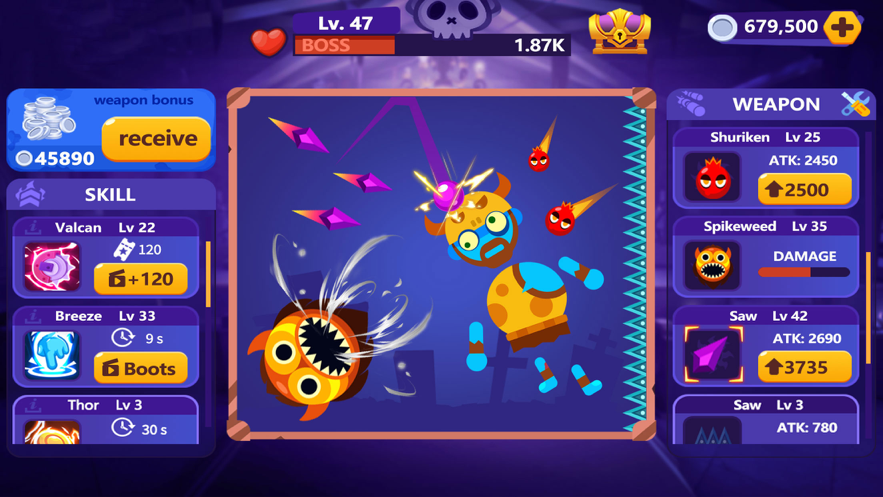Select the purple Saw weapon icon
The height and width of the screenshot is (497, 883).
(713, 354)
